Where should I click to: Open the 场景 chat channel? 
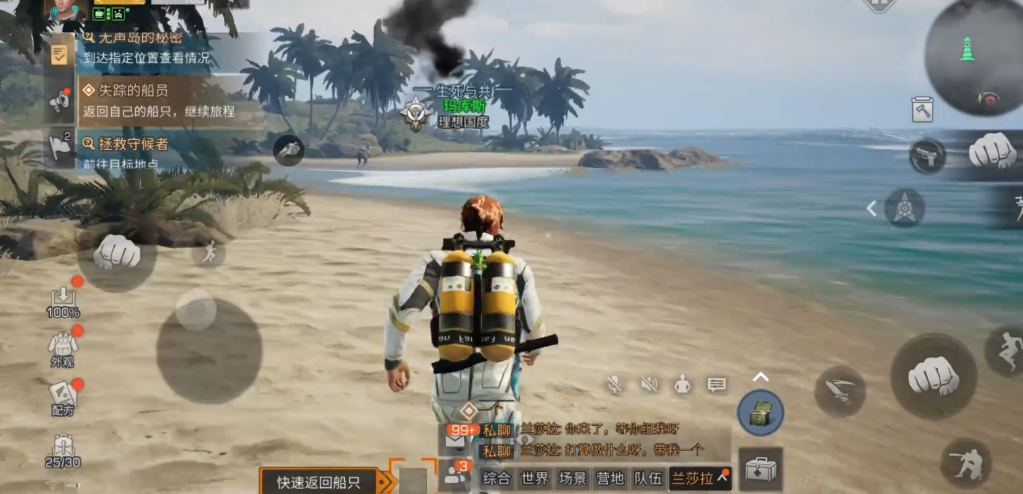tap(573, 478)
